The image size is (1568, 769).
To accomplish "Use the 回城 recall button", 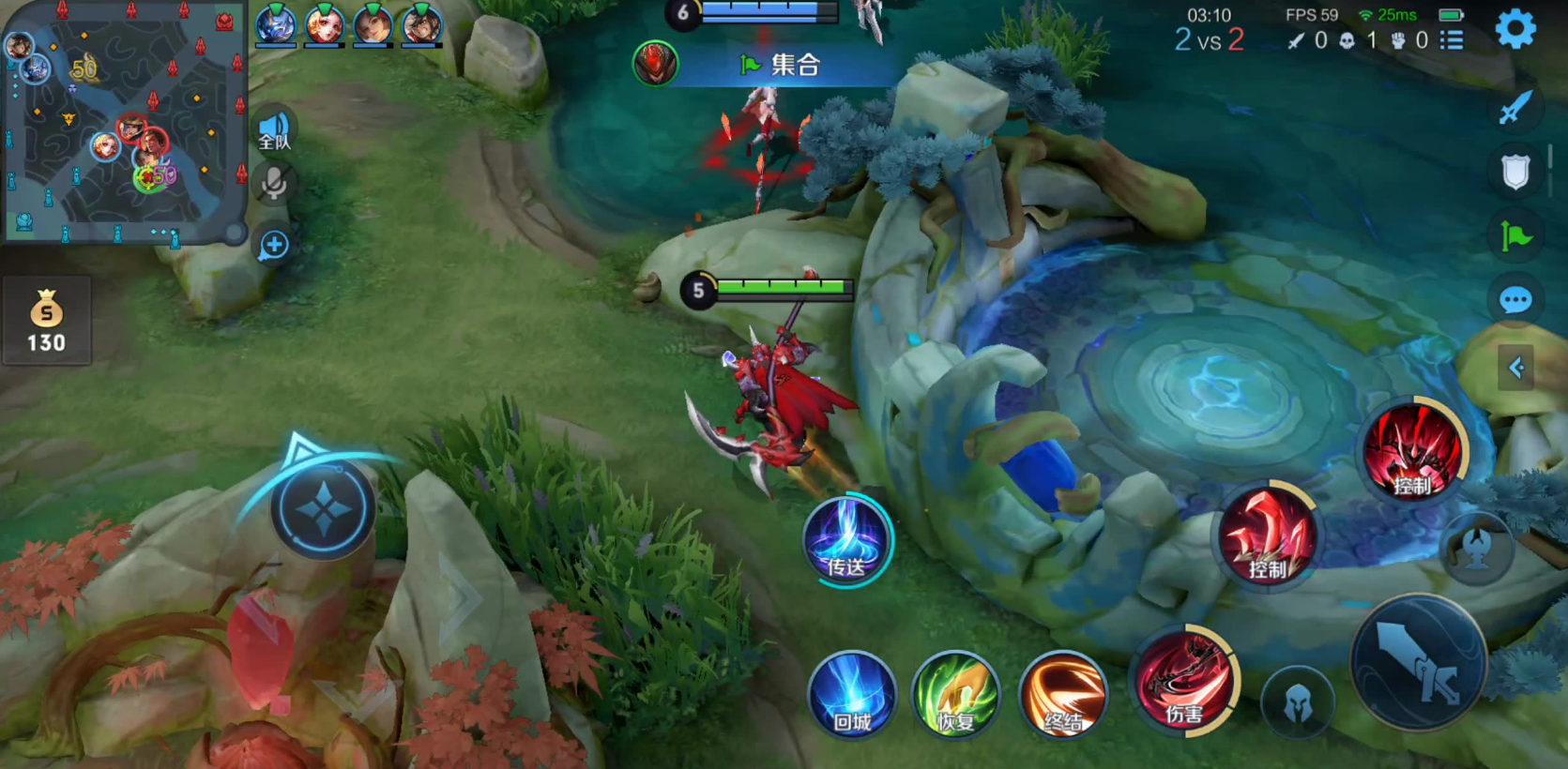I will pos(852,695).
